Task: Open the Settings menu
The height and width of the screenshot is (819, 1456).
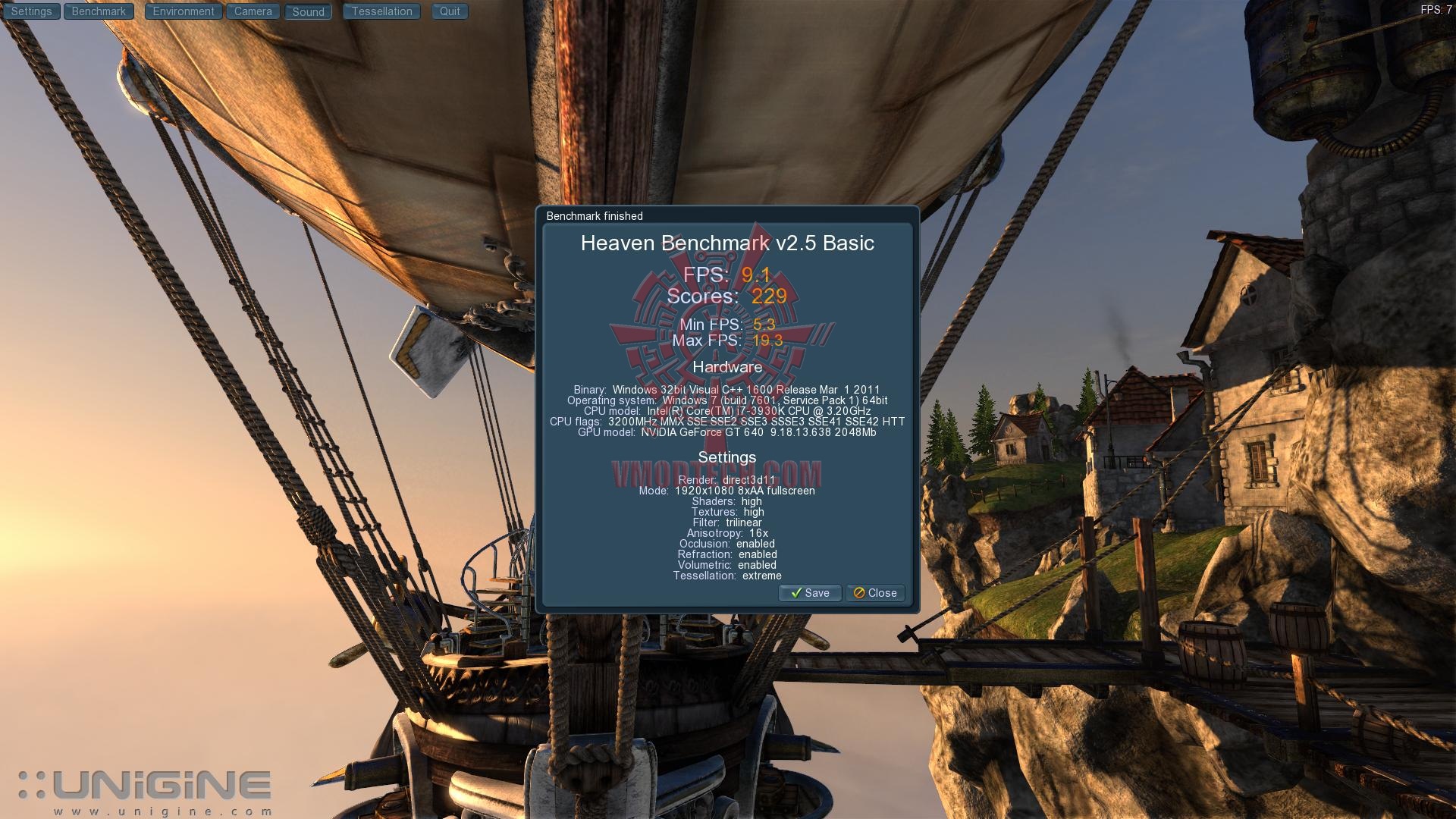Action: (x=31, y=11)
